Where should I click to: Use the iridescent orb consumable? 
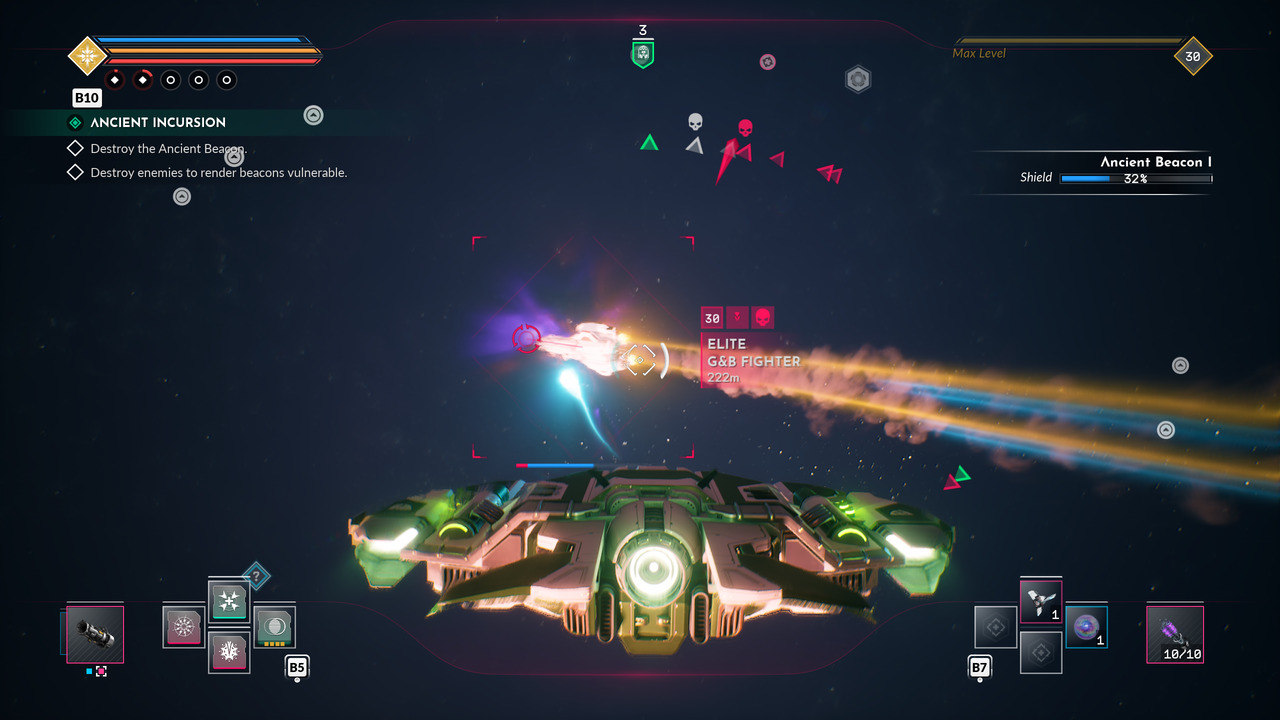[x=1086, y=627]
